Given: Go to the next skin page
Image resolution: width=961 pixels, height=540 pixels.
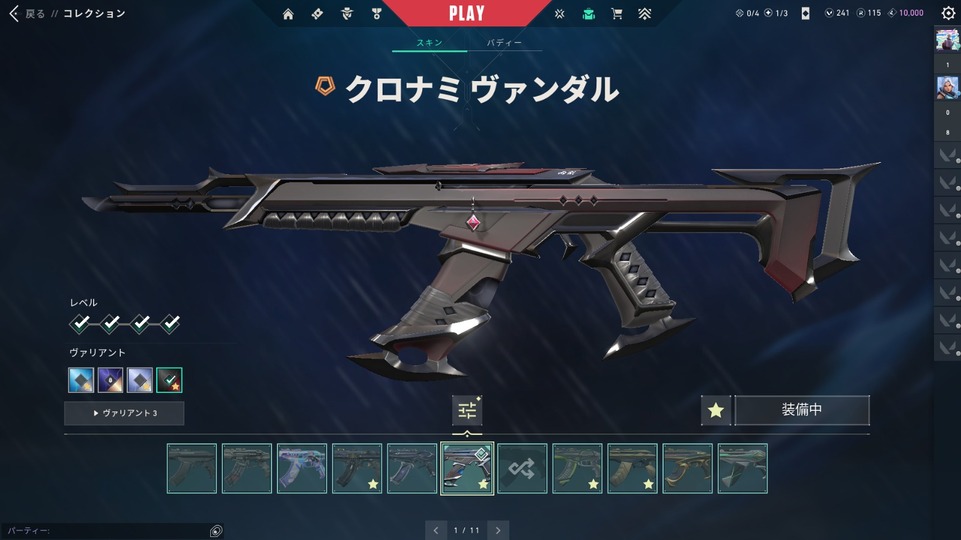Looking at the screenshot, I should click(498, 530).
